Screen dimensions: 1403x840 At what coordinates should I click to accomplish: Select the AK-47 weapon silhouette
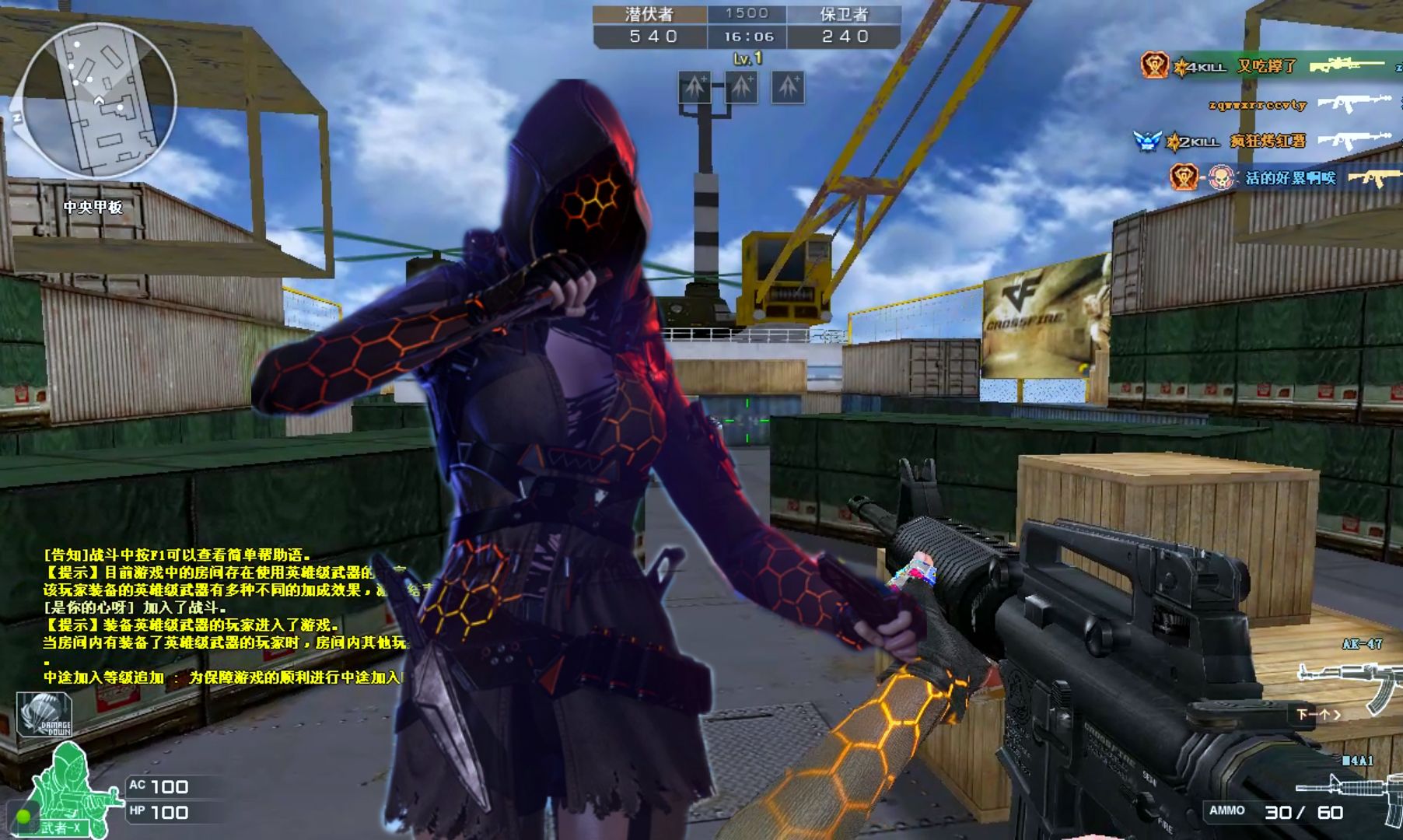[1348, 681]
